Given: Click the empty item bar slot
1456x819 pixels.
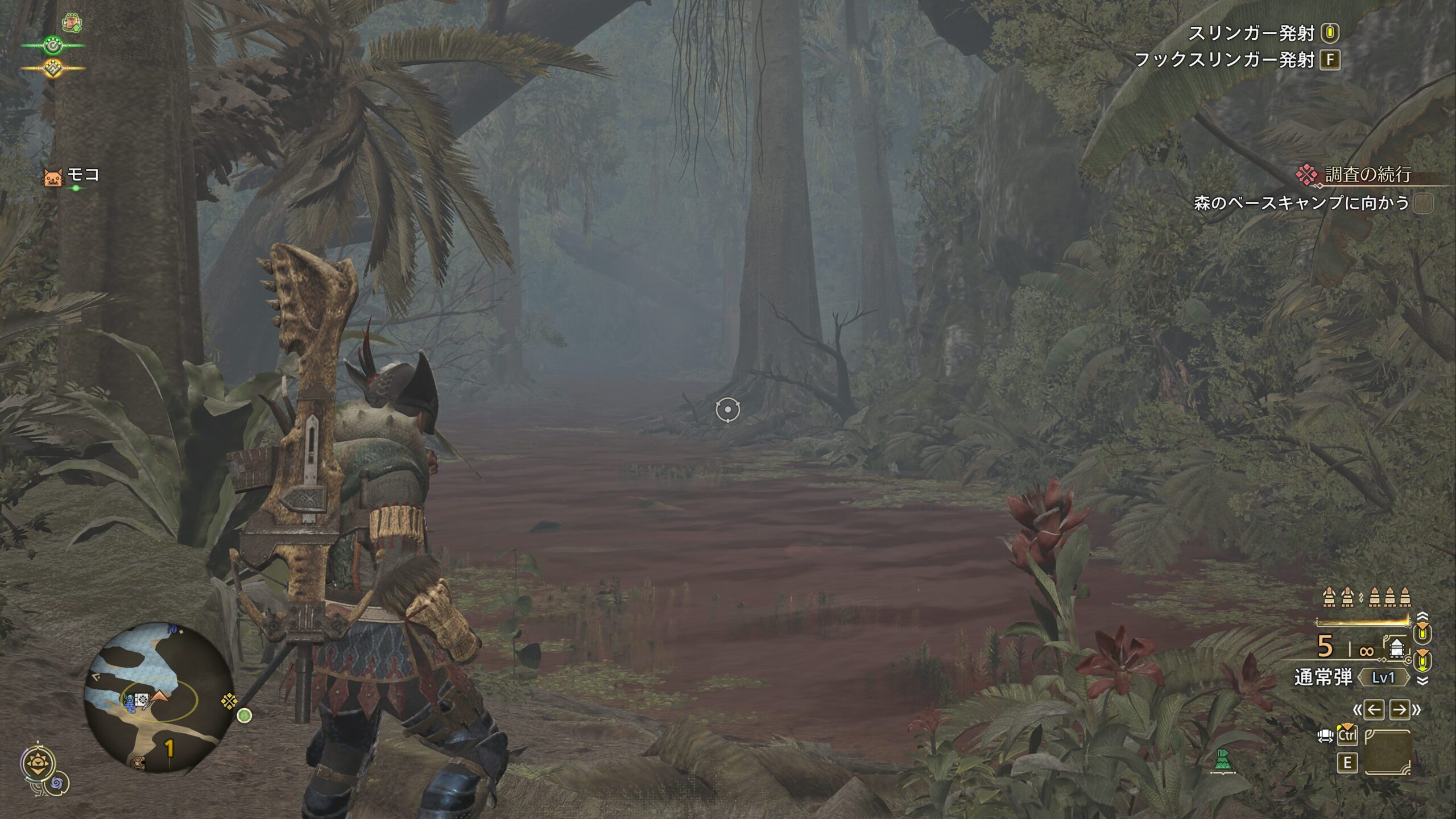Looking at the screenshot, I should coord(1387,752).
